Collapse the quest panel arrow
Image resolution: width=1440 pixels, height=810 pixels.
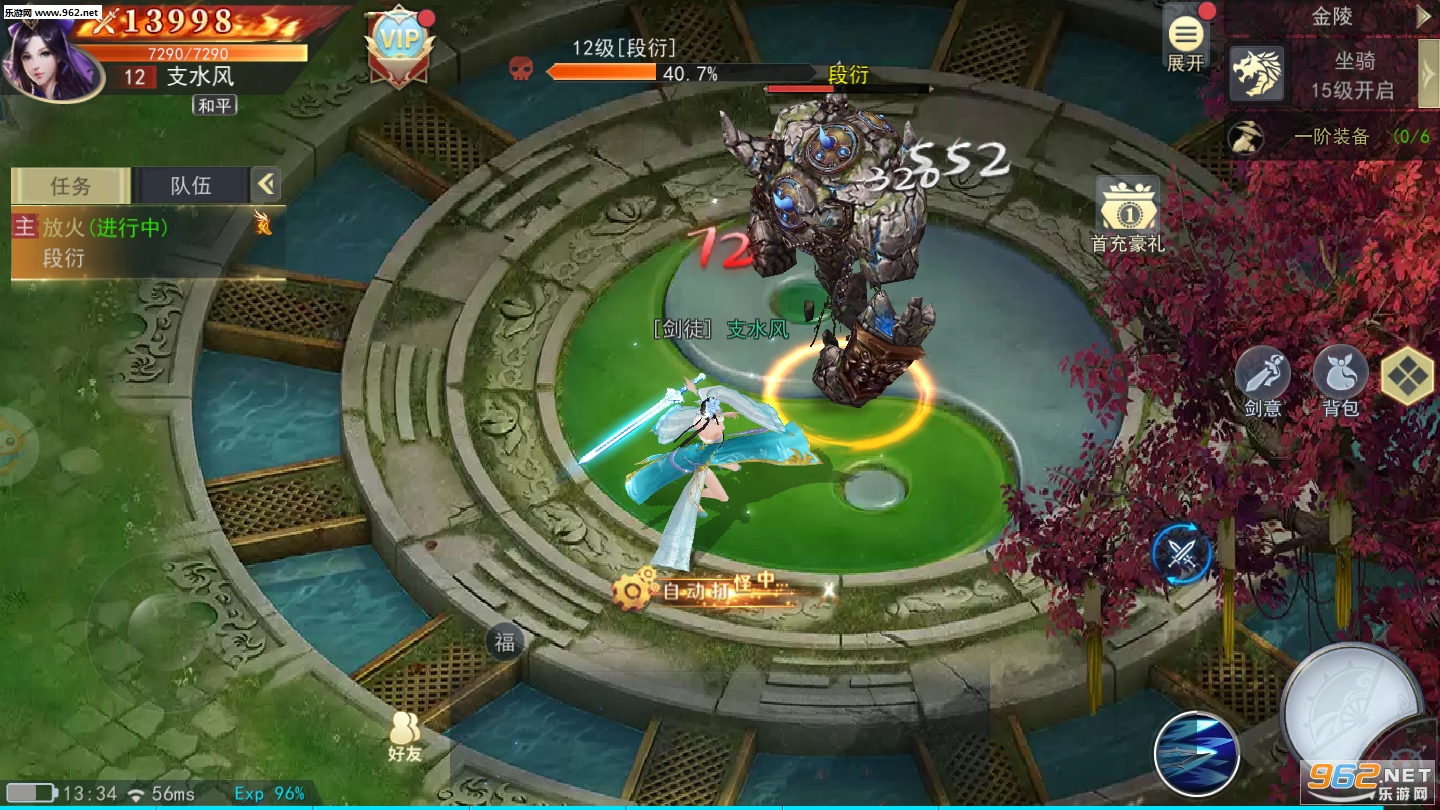click(265, 184)
